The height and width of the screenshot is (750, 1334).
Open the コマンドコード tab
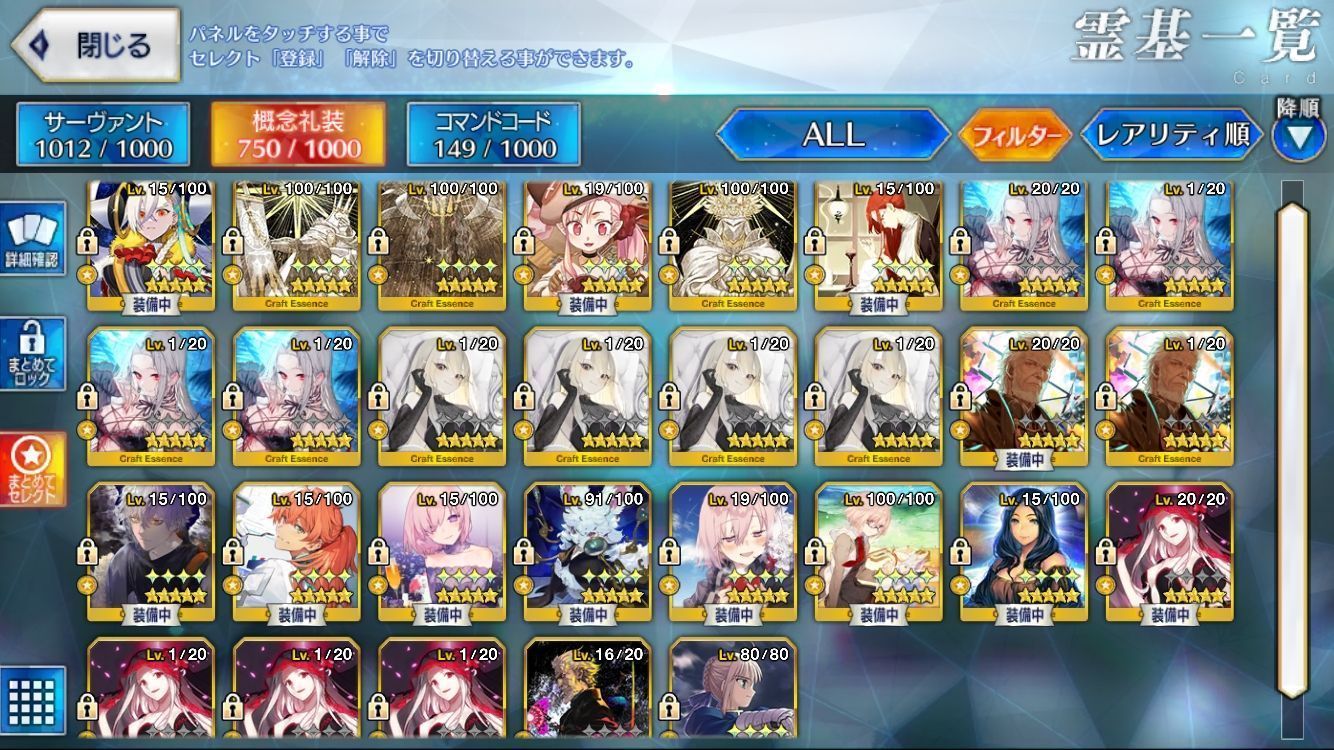(494, 135)
